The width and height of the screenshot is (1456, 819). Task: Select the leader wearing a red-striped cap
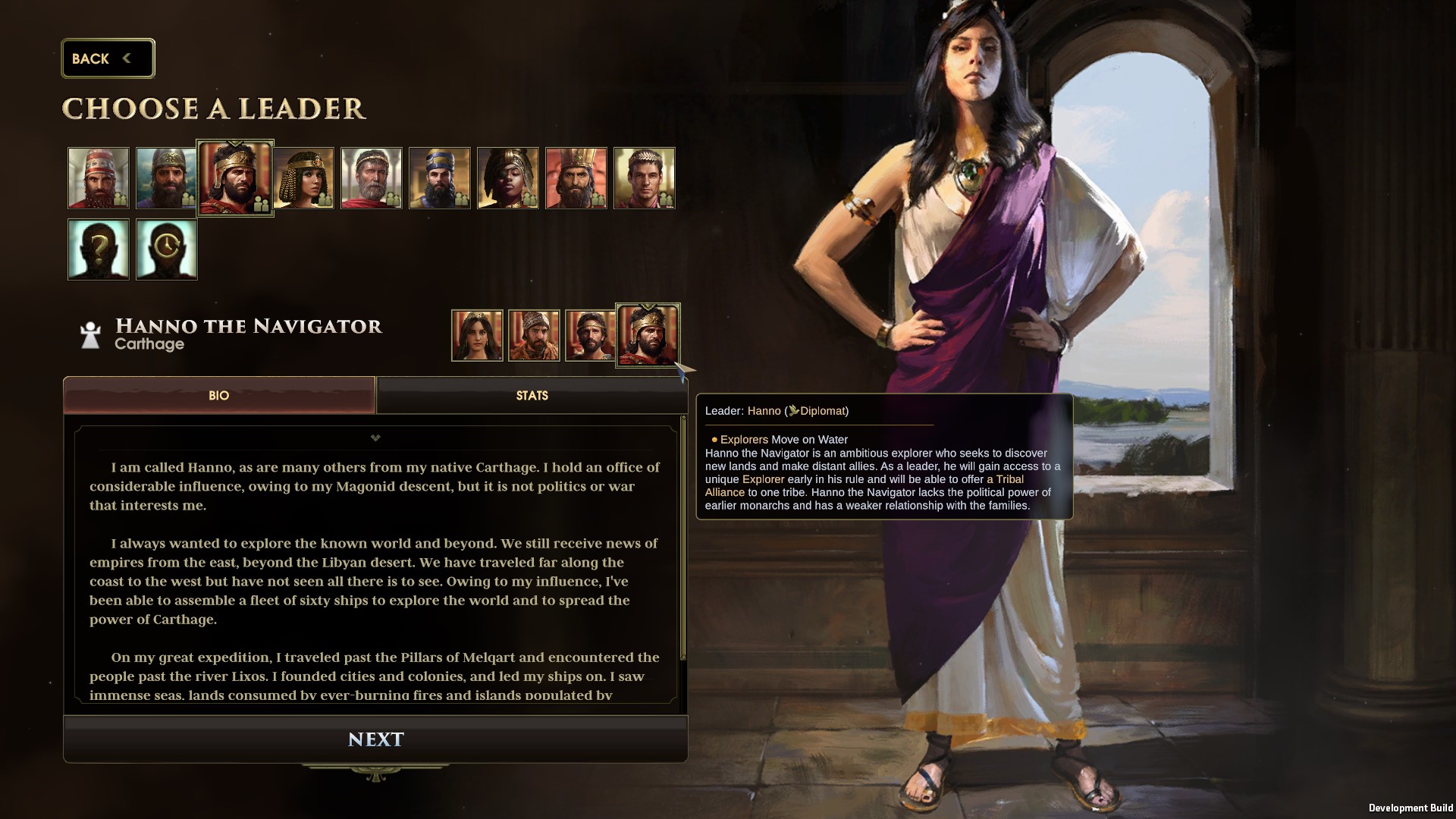[x=99, y=178]
